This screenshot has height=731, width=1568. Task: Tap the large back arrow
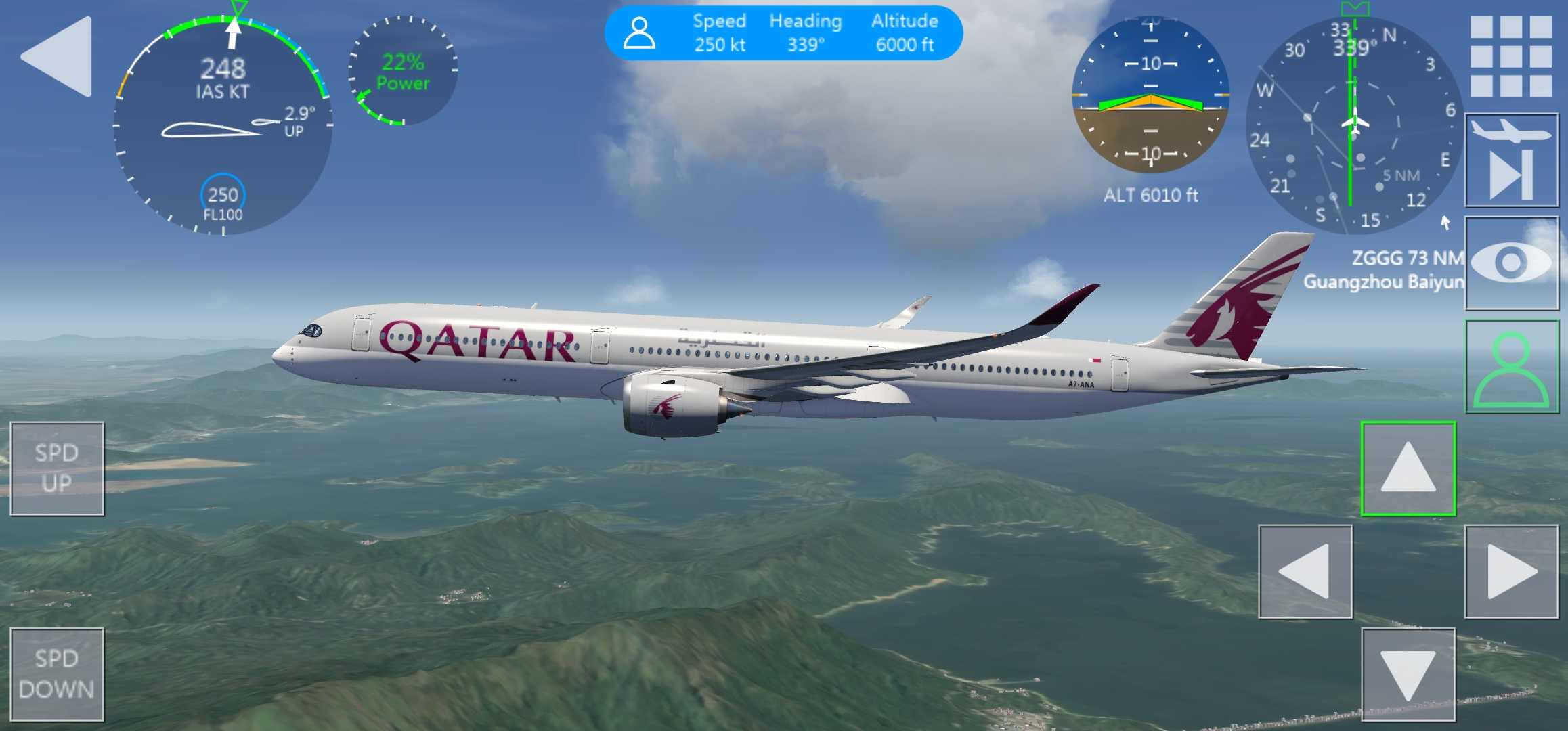60,57
